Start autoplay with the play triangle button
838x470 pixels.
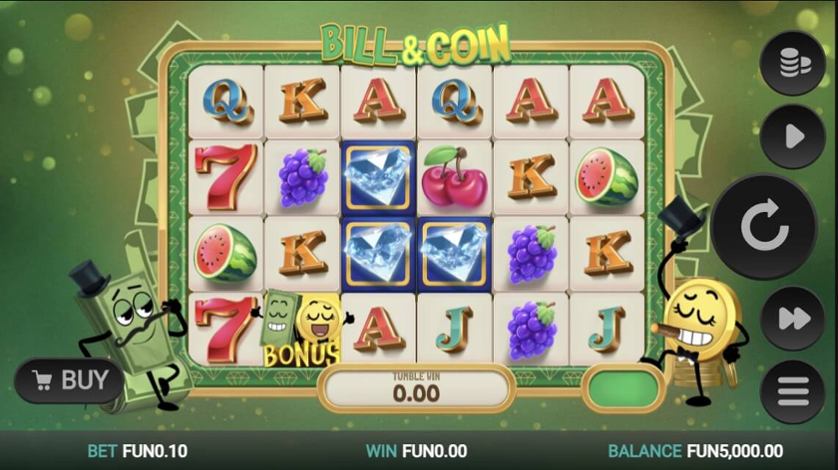(x=792, y=136)
